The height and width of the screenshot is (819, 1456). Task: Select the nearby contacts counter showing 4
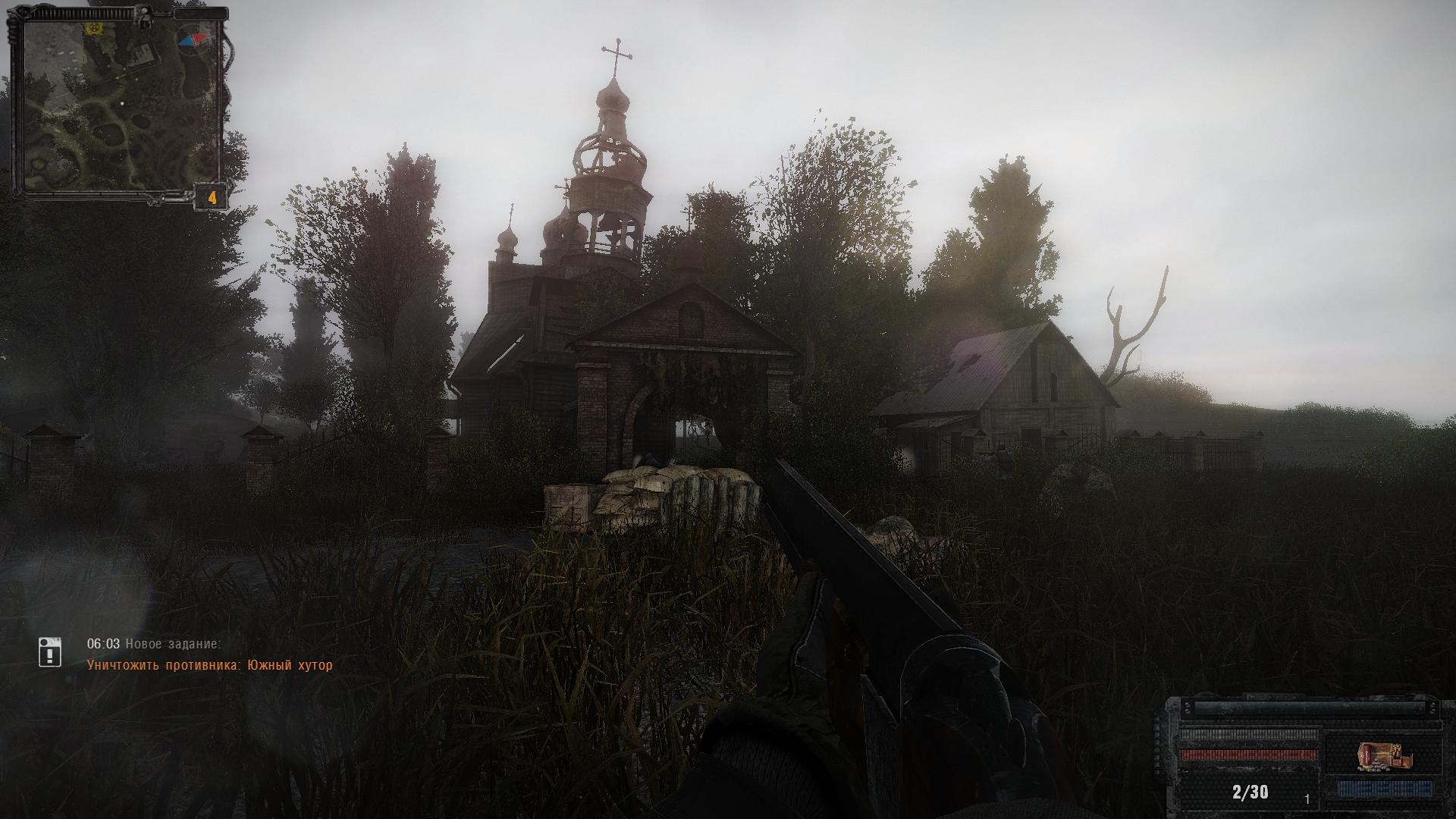point(213,198)
